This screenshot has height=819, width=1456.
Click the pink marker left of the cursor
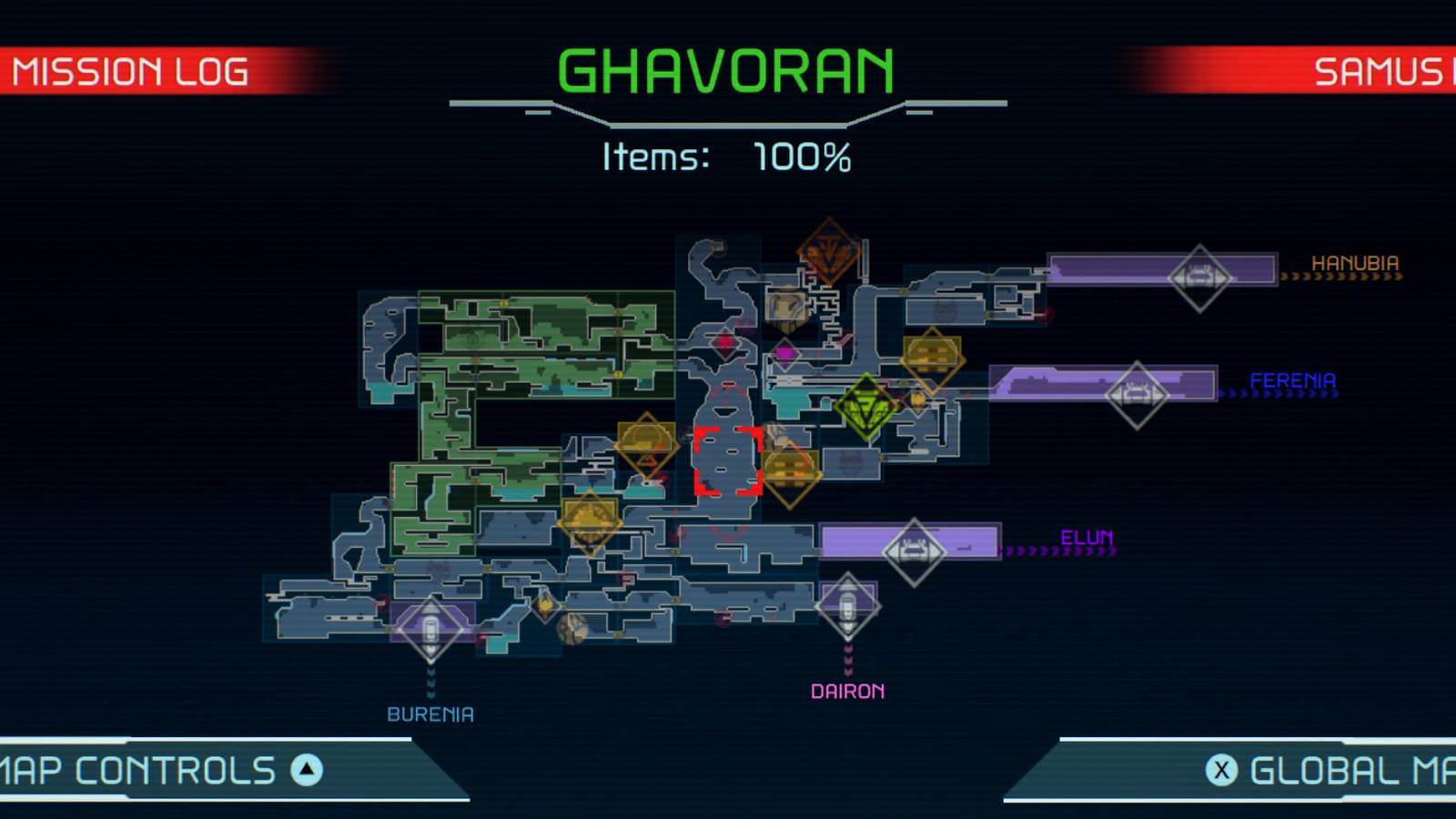click(x=725, y=344)
